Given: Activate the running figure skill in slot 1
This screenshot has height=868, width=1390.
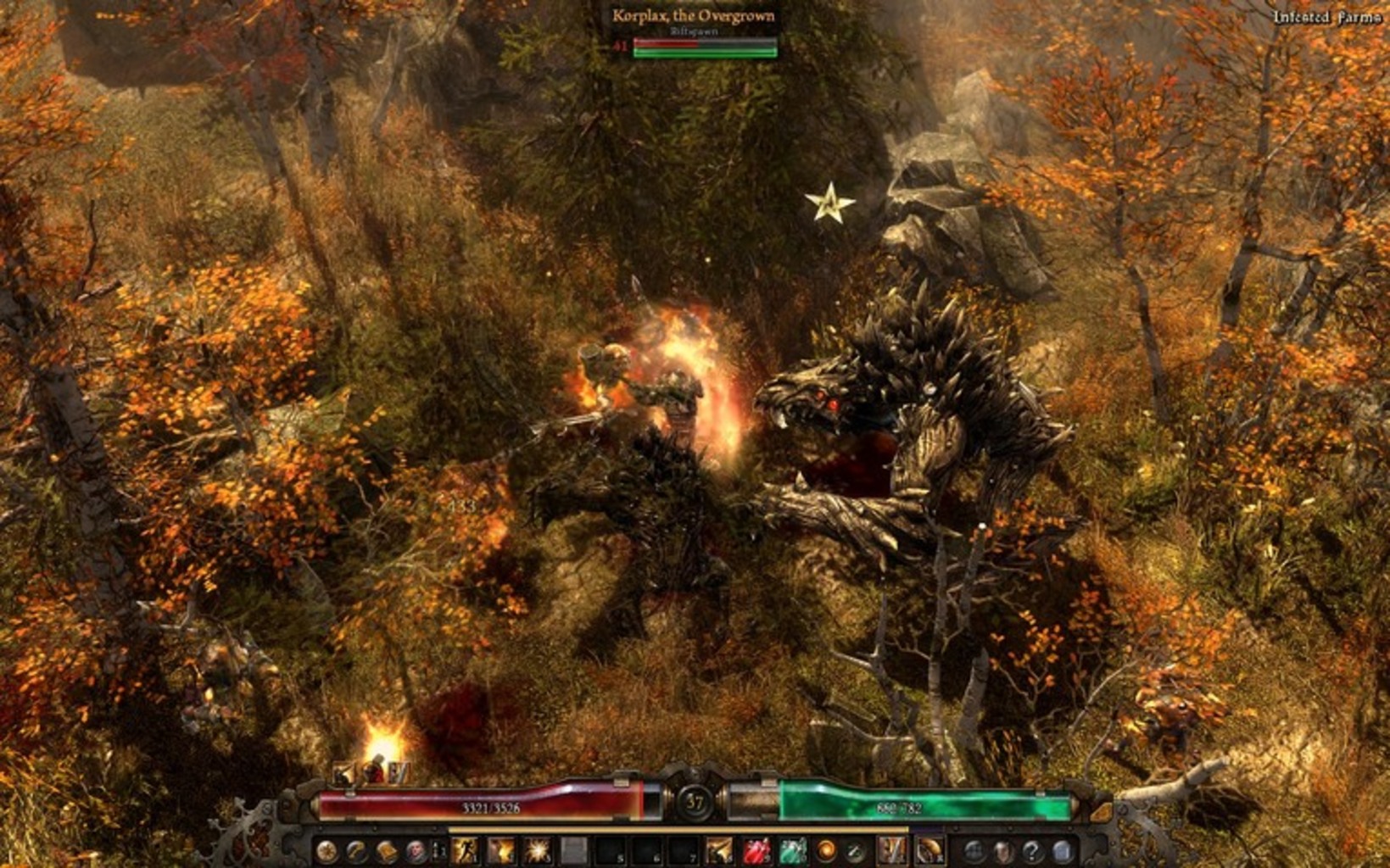Looking at the screenshot, I should [465, 850].
